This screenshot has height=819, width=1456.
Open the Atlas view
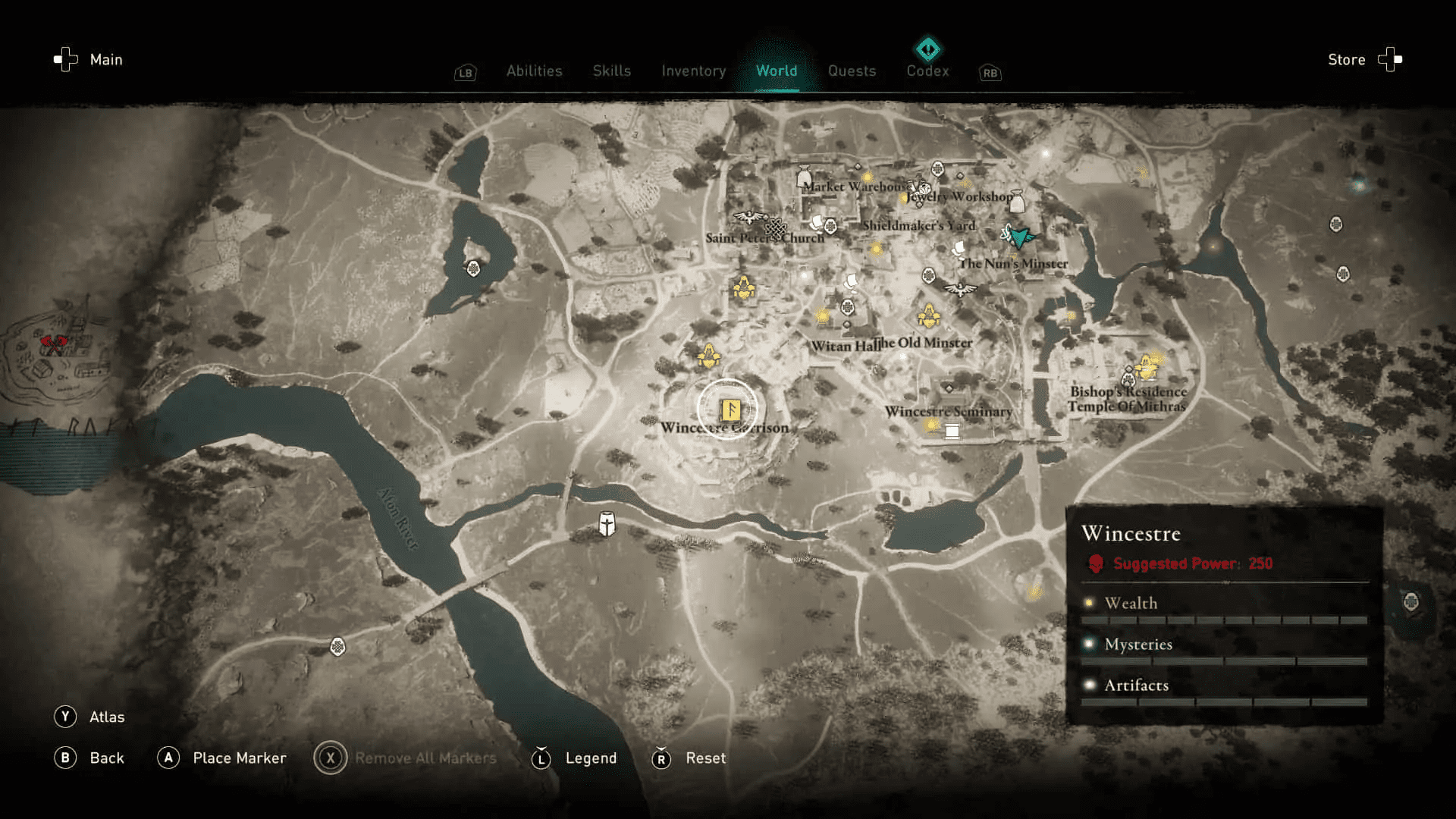tap(109, 716)
